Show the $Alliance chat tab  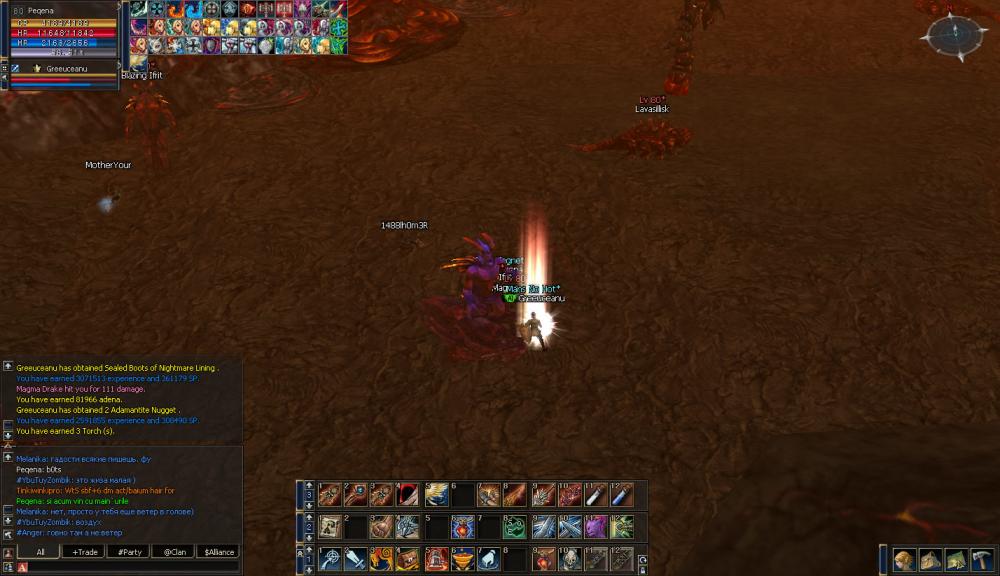[219, 552]
